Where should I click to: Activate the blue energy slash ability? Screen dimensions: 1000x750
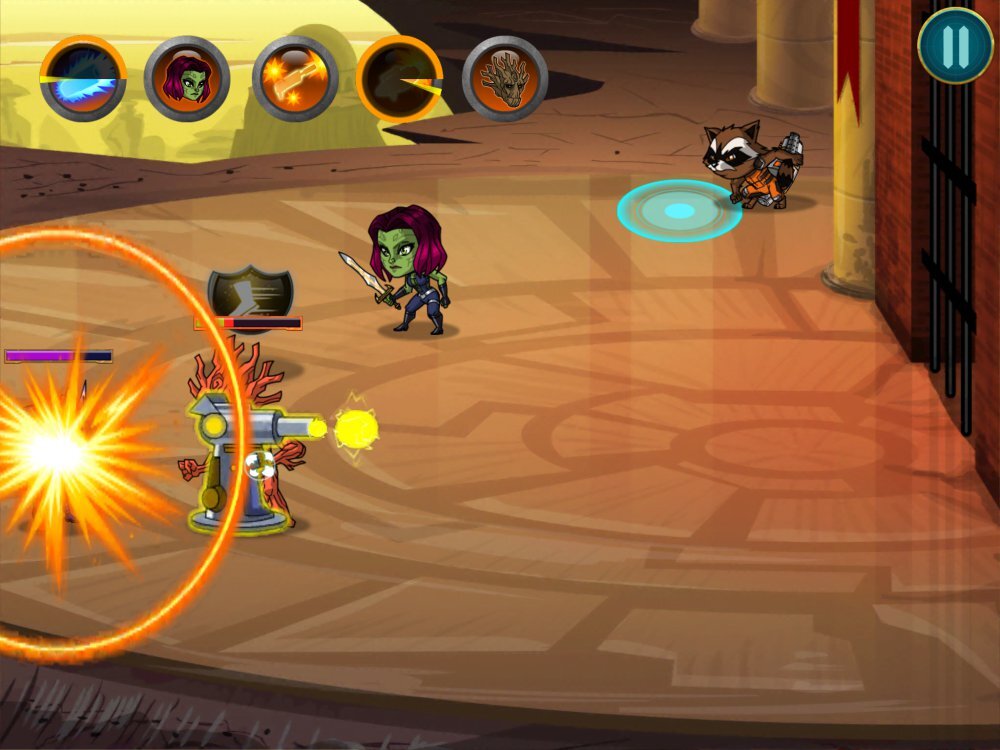click(83, 79)
